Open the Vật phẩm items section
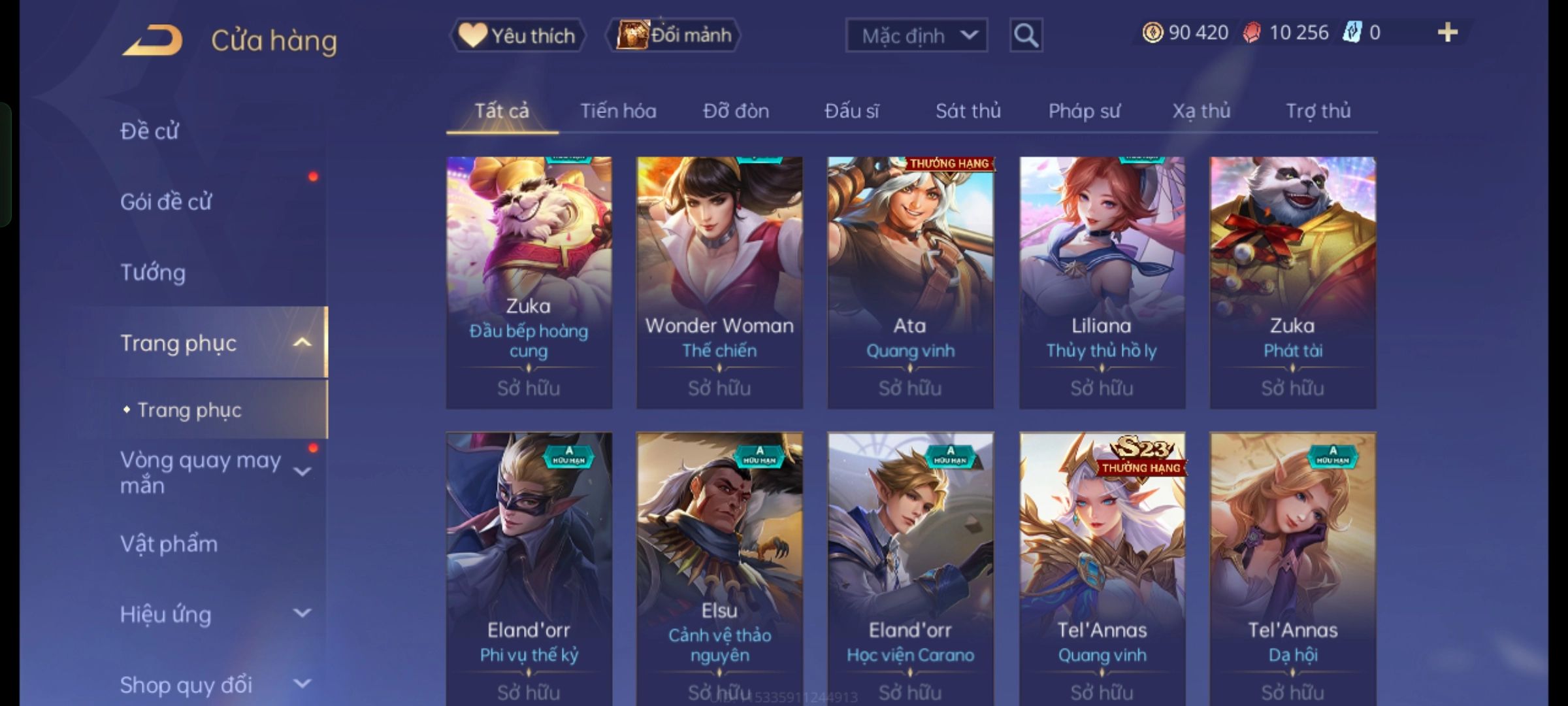The image size is (1568, 706). click(x=169, y=544)
